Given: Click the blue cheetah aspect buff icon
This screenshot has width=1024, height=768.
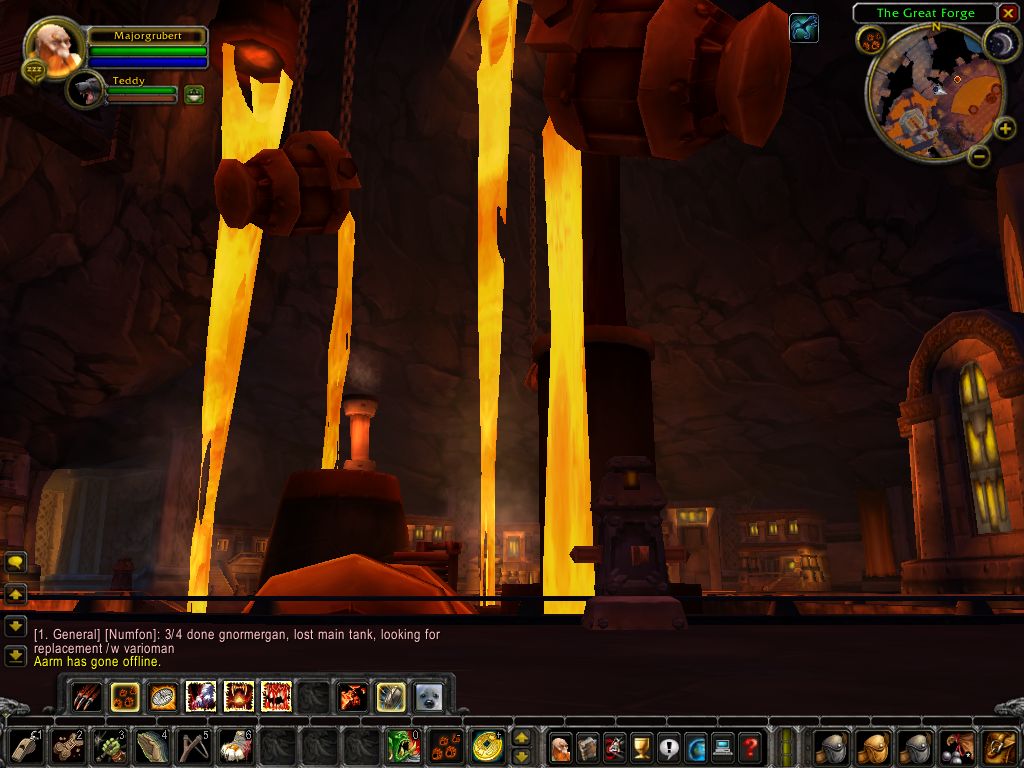Looking at the screenshot, I should (x=803, y=28).
